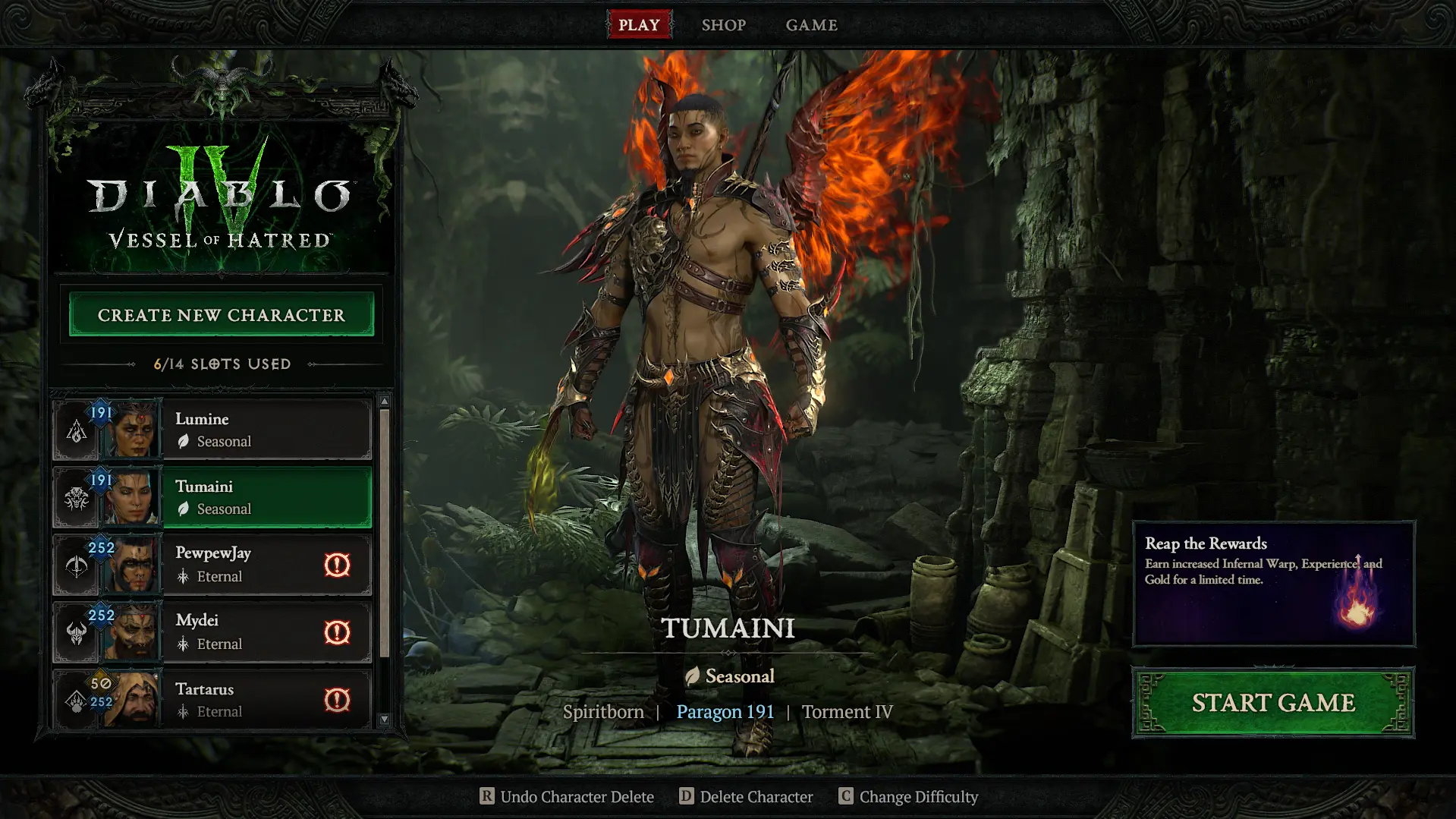Start the game with Tumaini

pyautogui.click(x=1272, y=703)
